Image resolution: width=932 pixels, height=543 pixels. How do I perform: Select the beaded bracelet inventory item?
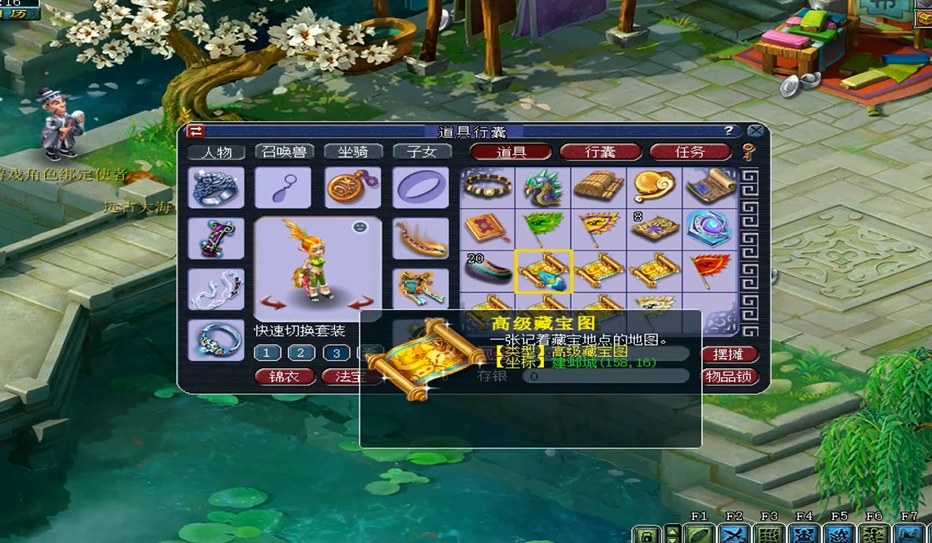[489, 186]
